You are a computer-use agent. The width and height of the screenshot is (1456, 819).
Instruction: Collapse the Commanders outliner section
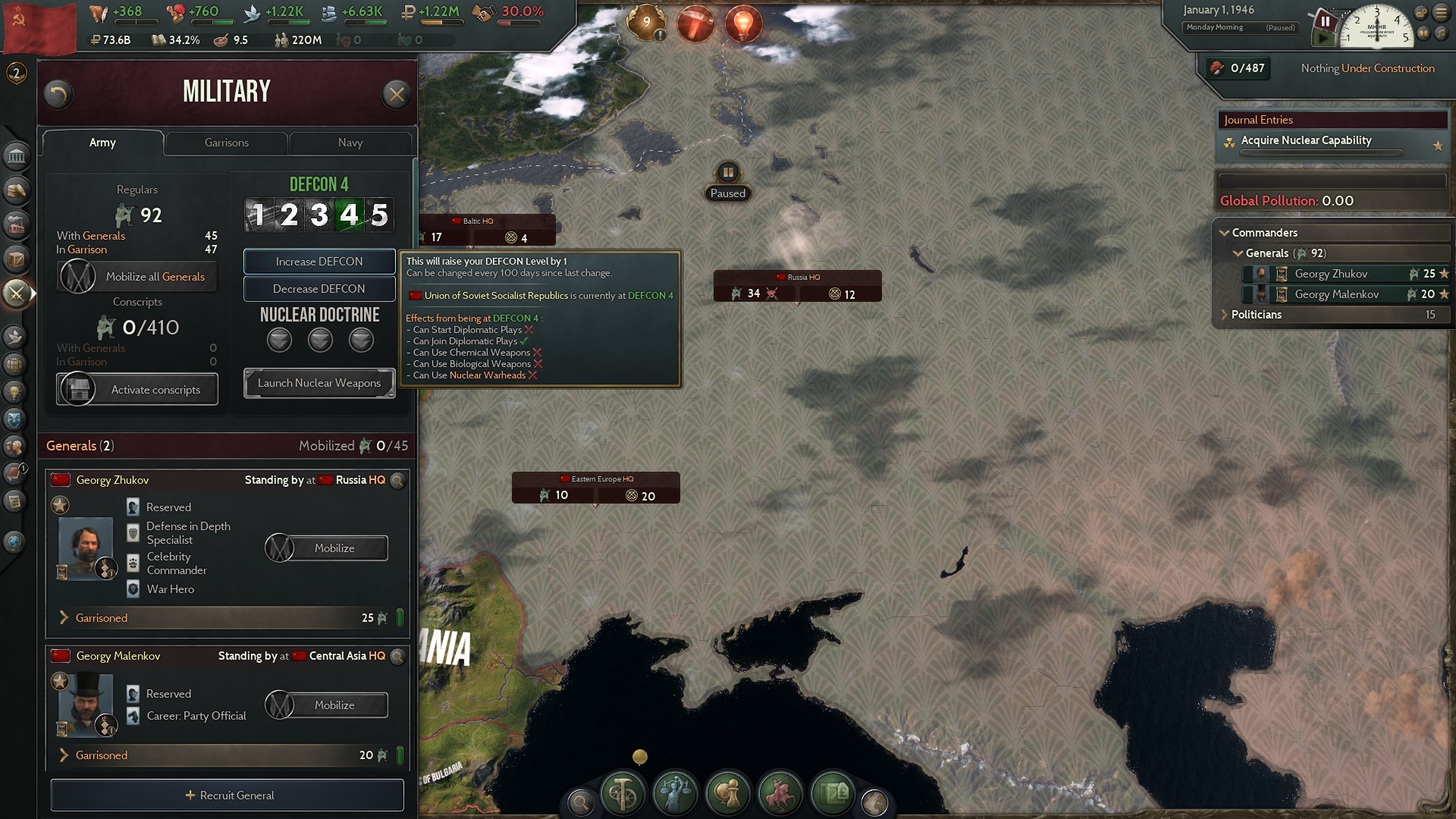pyautogui.click(x=1226, y=233)
